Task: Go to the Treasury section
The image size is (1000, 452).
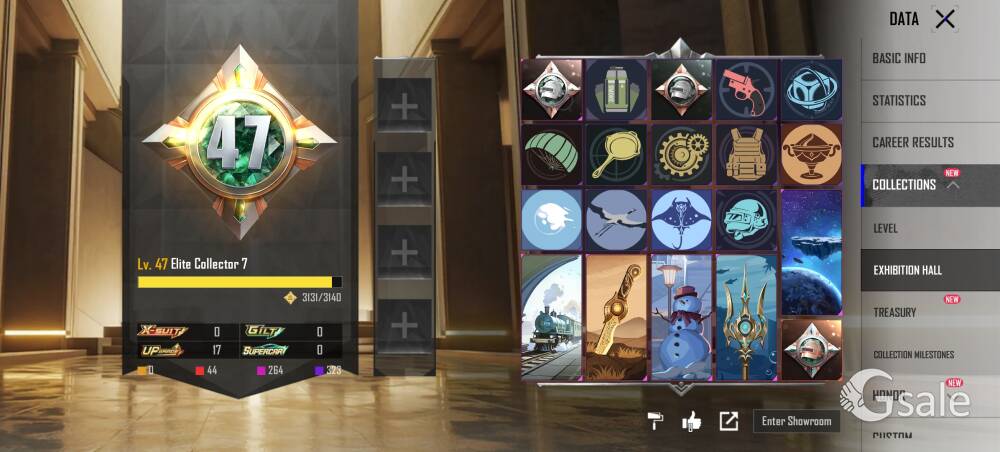Action: pyautogui.click(x=895, y=312)
